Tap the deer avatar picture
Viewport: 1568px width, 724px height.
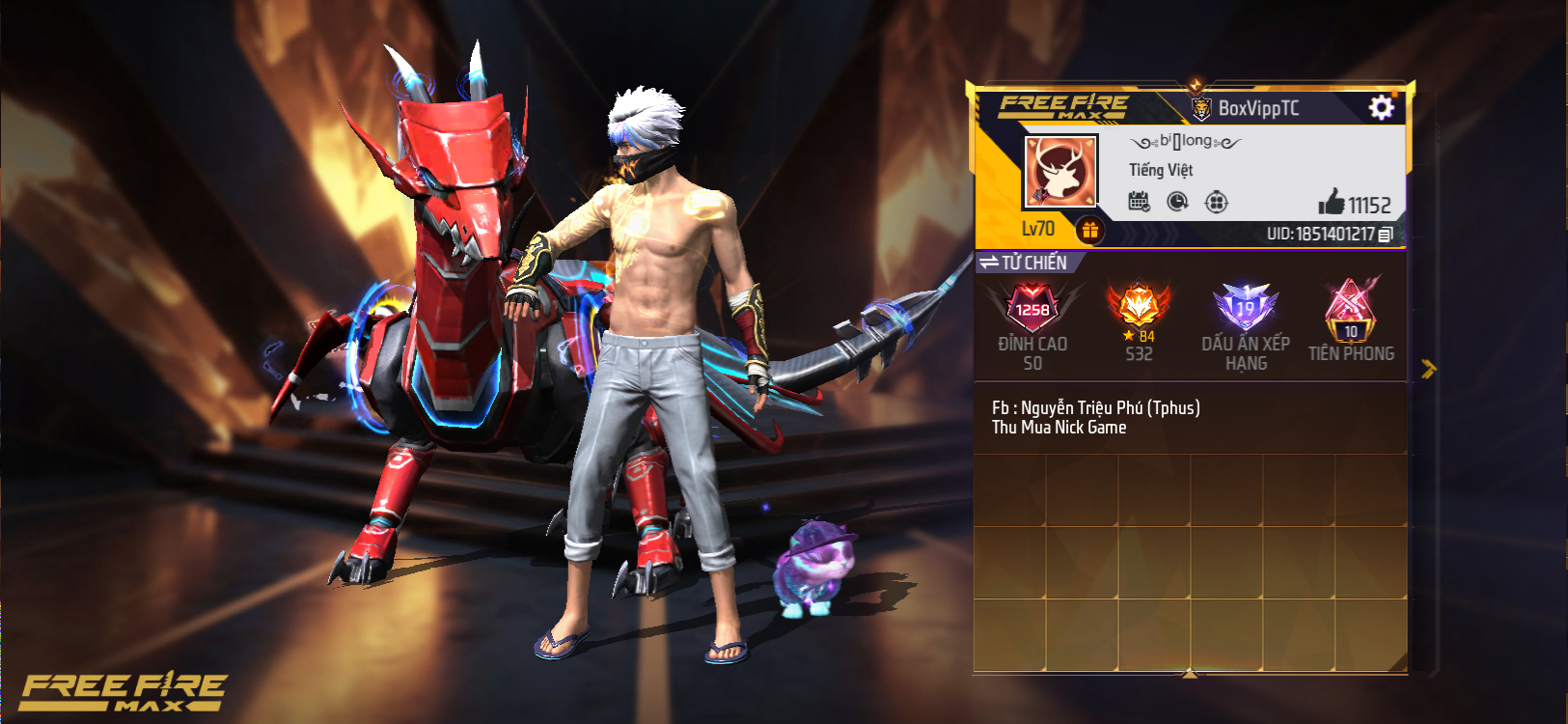coord(1060,172)
